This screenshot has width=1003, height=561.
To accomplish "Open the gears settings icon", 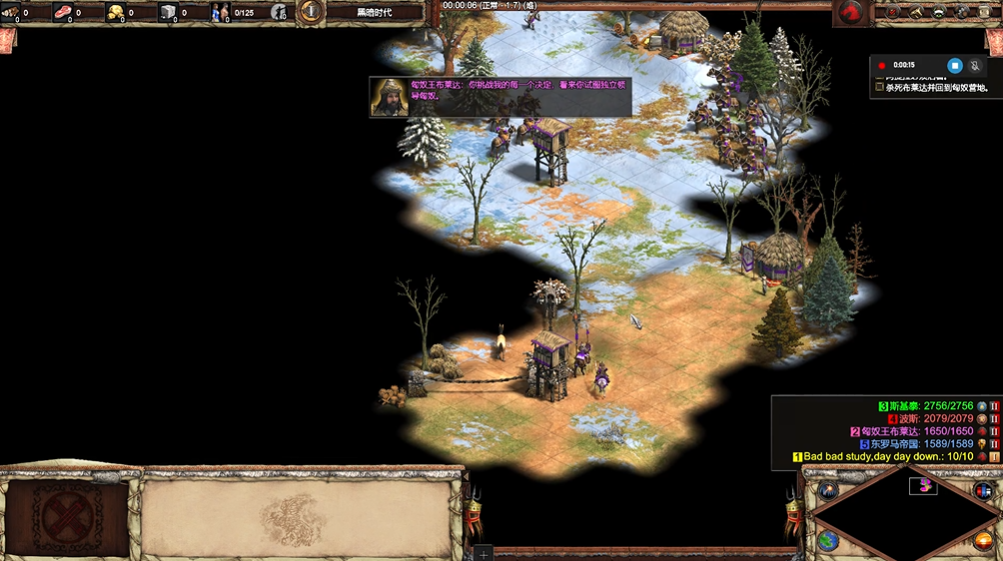I will point(963,12).
